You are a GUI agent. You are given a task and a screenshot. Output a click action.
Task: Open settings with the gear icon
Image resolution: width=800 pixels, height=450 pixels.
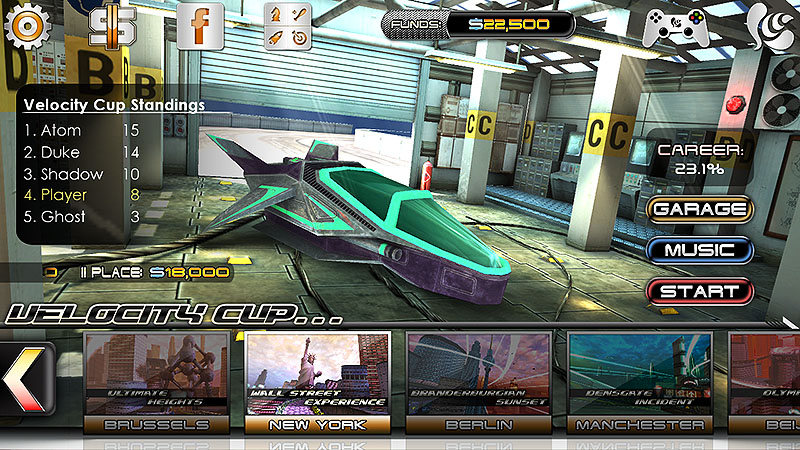[28, 26]
